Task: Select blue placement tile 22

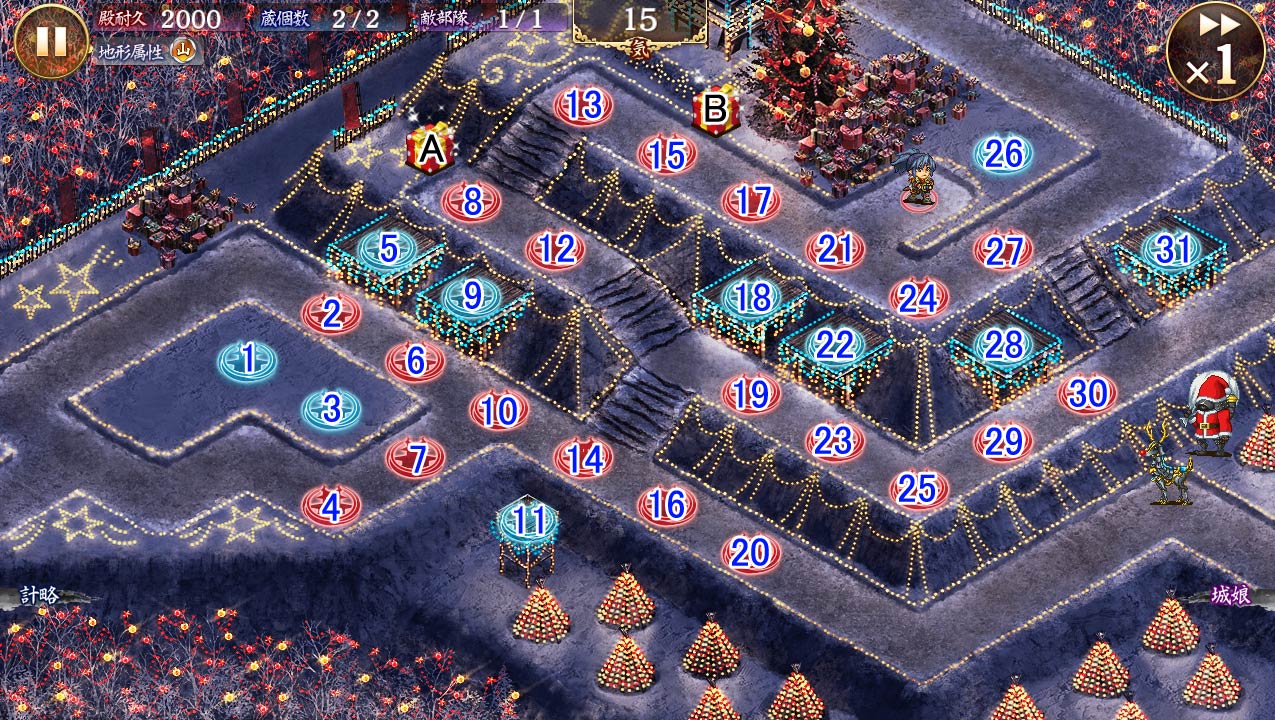Action: 834,345
